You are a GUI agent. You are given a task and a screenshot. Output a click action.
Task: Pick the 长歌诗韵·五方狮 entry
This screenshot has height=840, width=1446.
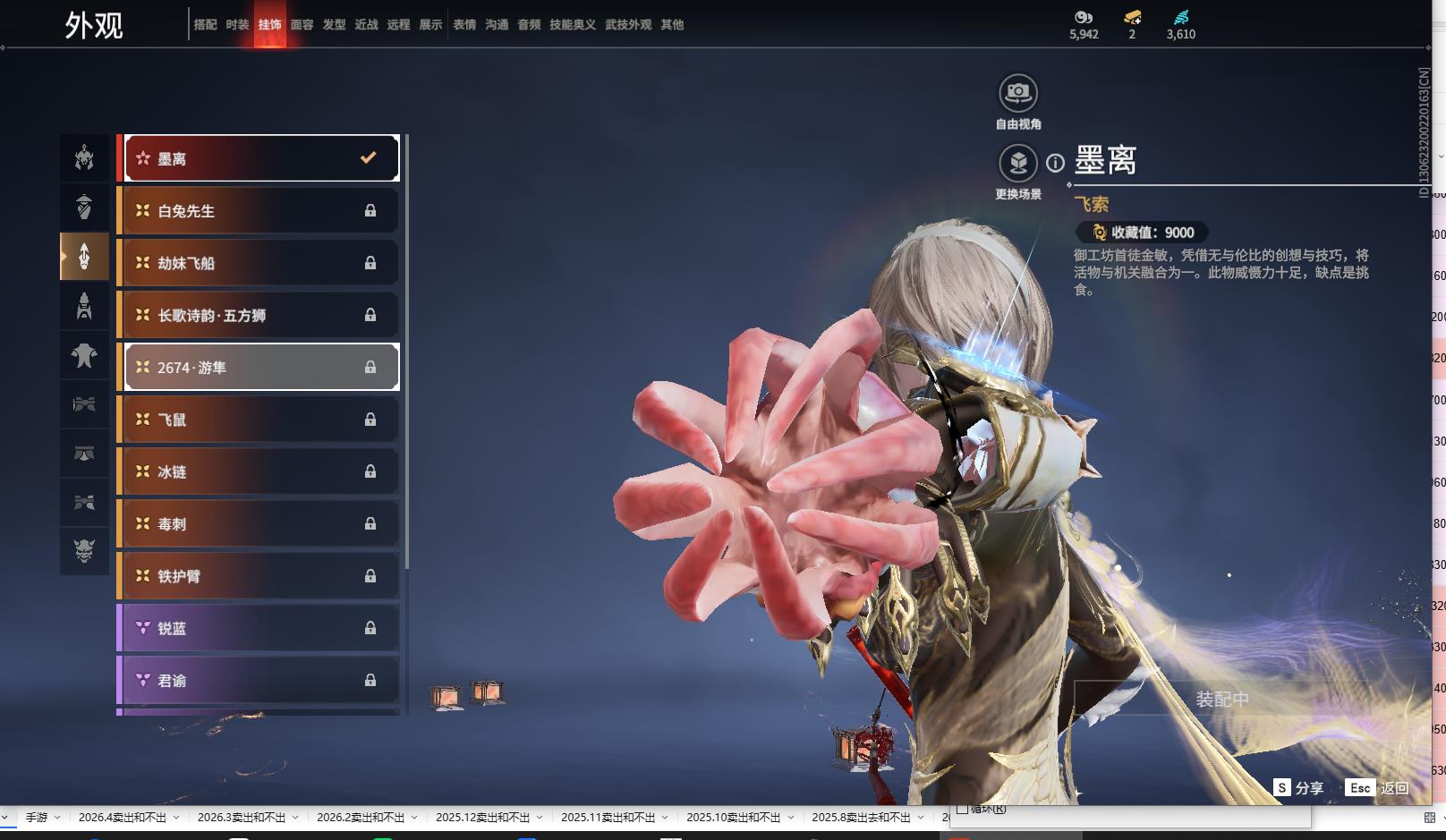tap(261, 315)
